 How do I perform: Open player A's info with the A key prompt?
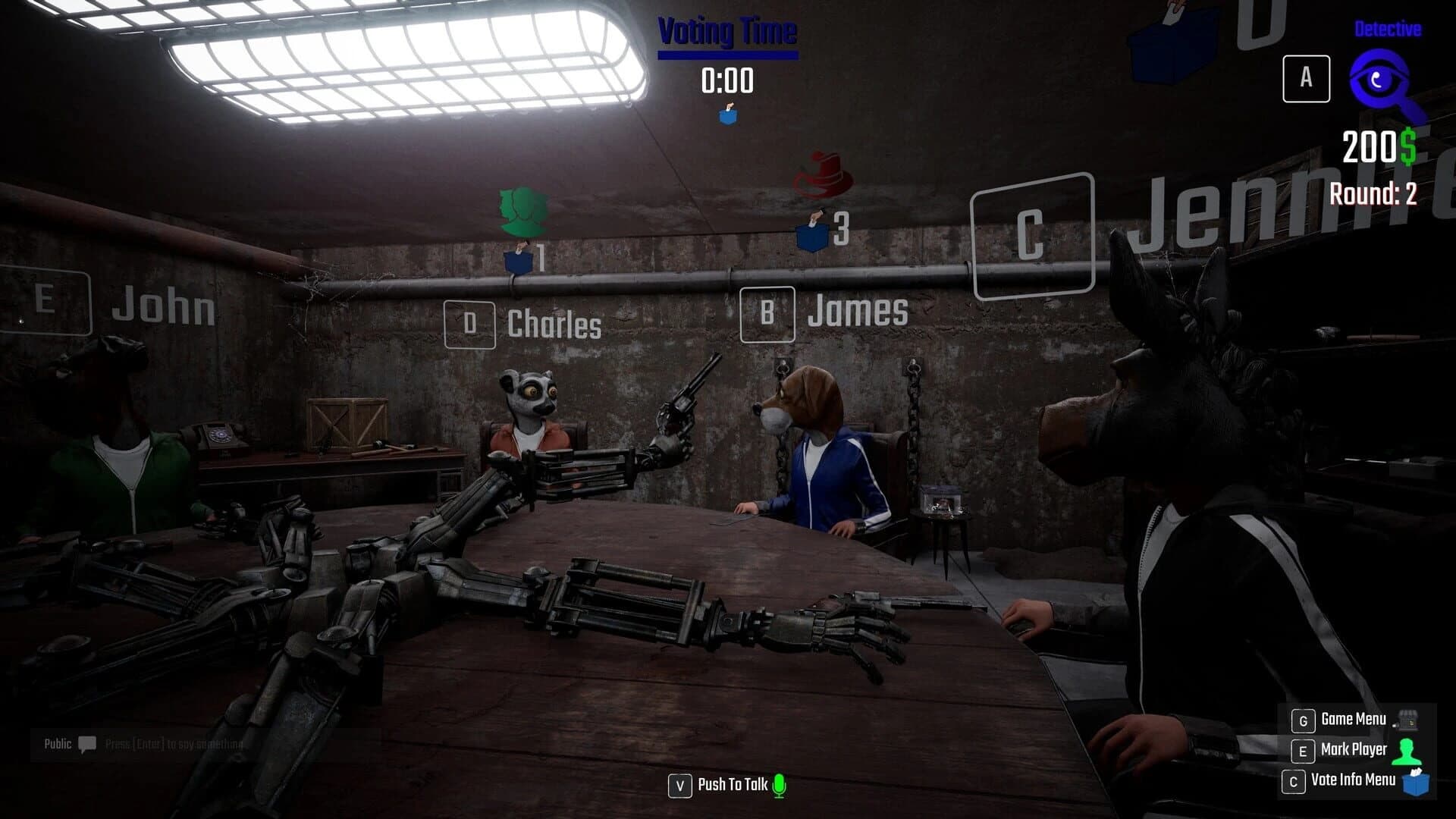1307,79
